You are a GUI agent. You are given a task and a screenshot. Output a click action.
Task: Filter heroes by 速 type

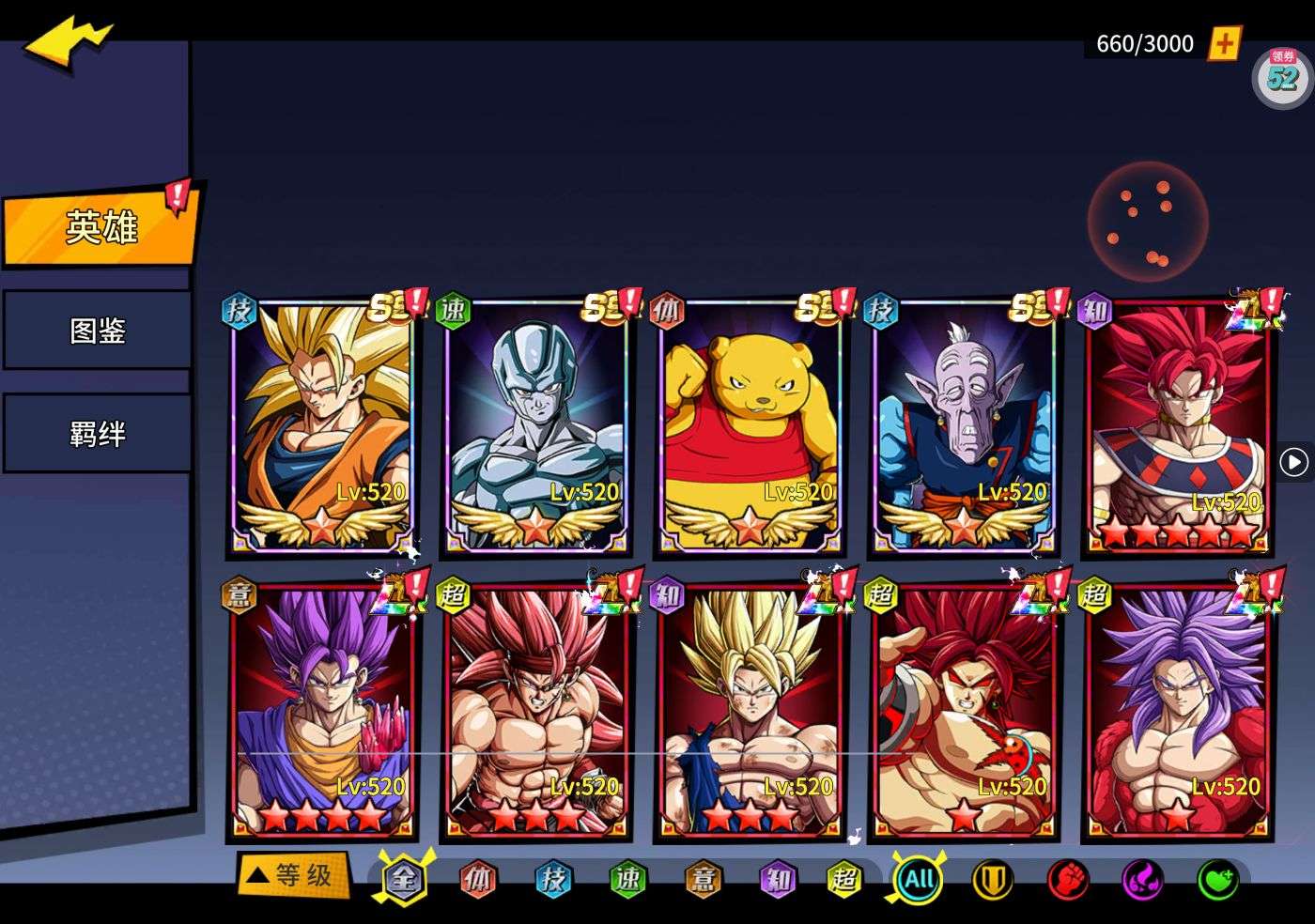pyautogui.click(x=627, y=880)
